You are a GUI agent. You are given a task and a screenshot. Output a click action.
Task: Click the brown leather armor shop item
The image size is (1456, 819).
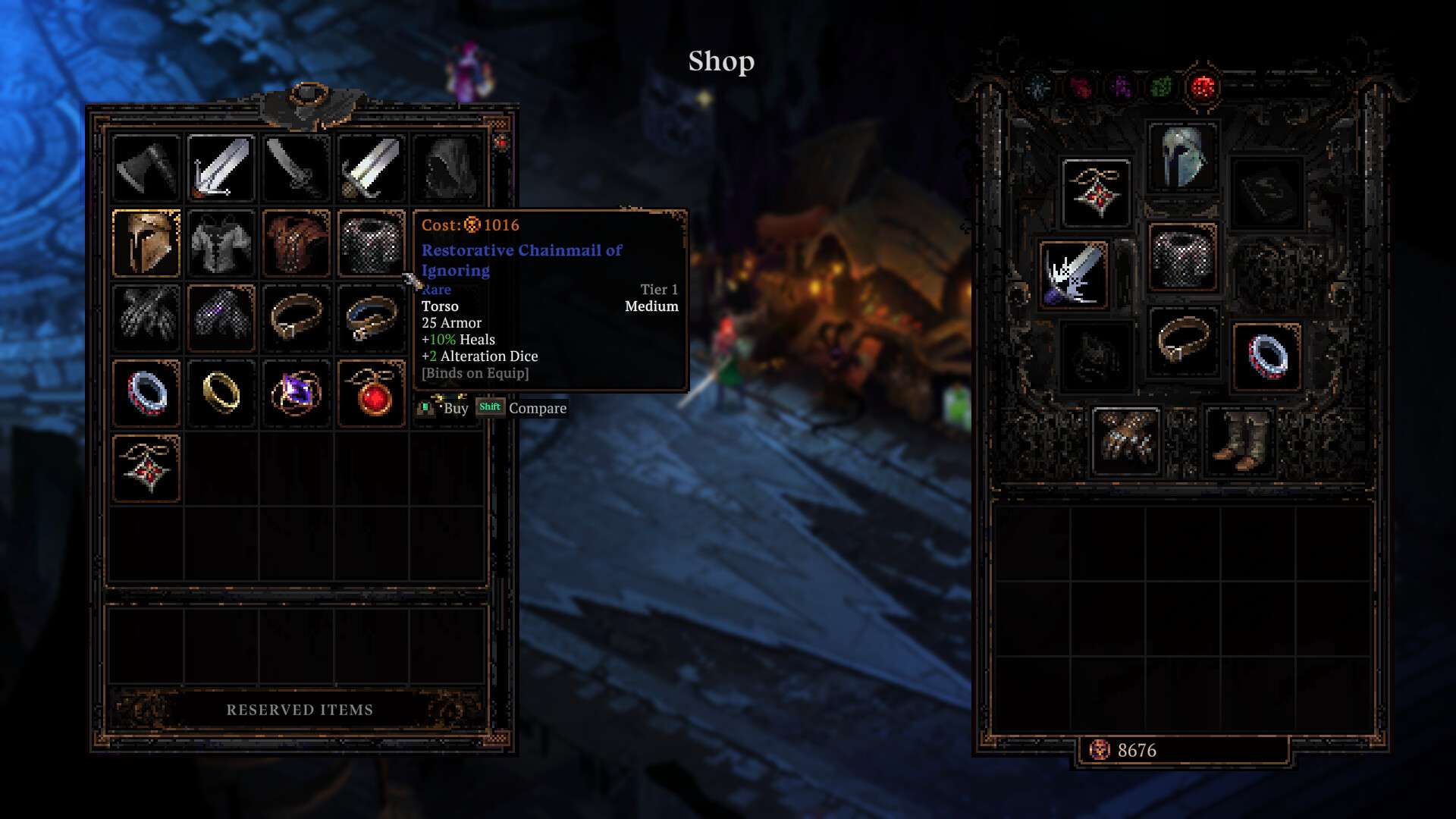click(x=297, y=243)
